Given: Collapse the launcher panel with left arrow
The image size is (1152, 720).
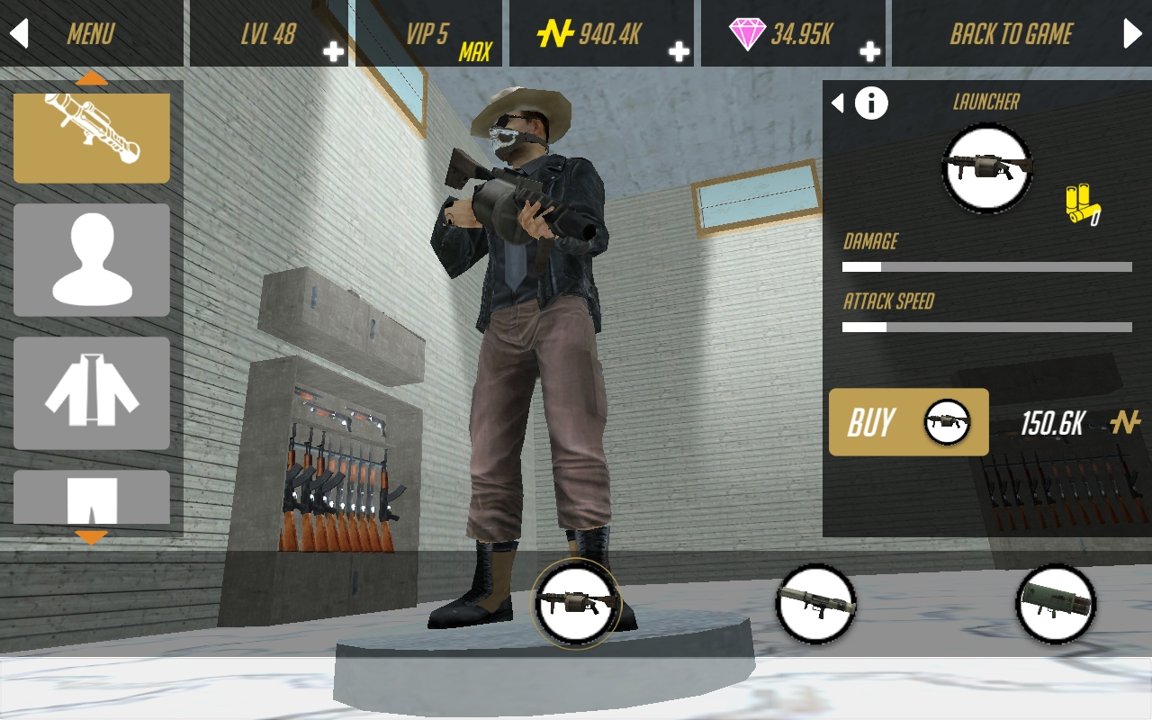Looking at the screenshot, I should (x=838, y=102).
